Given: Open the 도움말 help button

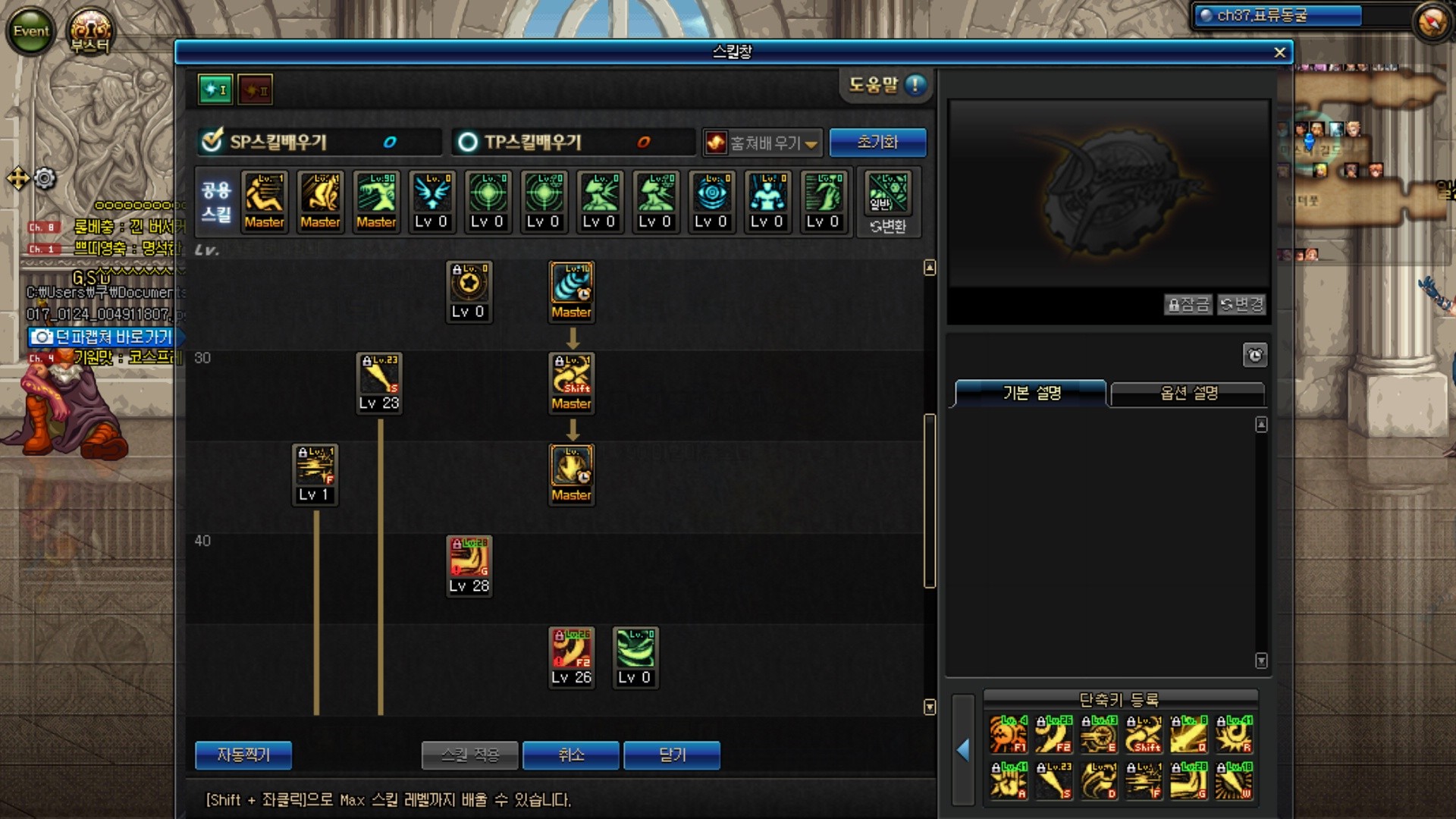Looking at the screenshot, I should coord(886,85).
